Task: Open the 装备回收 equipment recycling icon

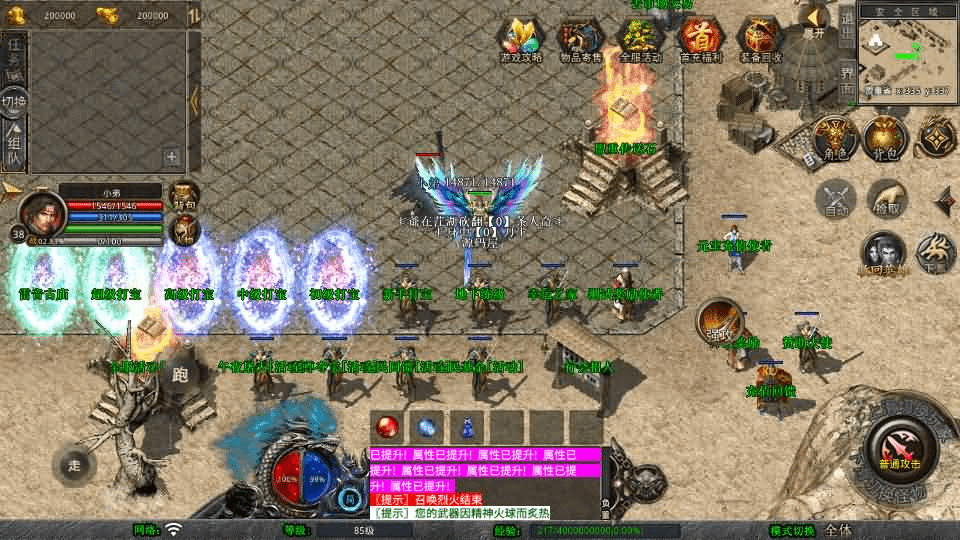Action: 760,40
